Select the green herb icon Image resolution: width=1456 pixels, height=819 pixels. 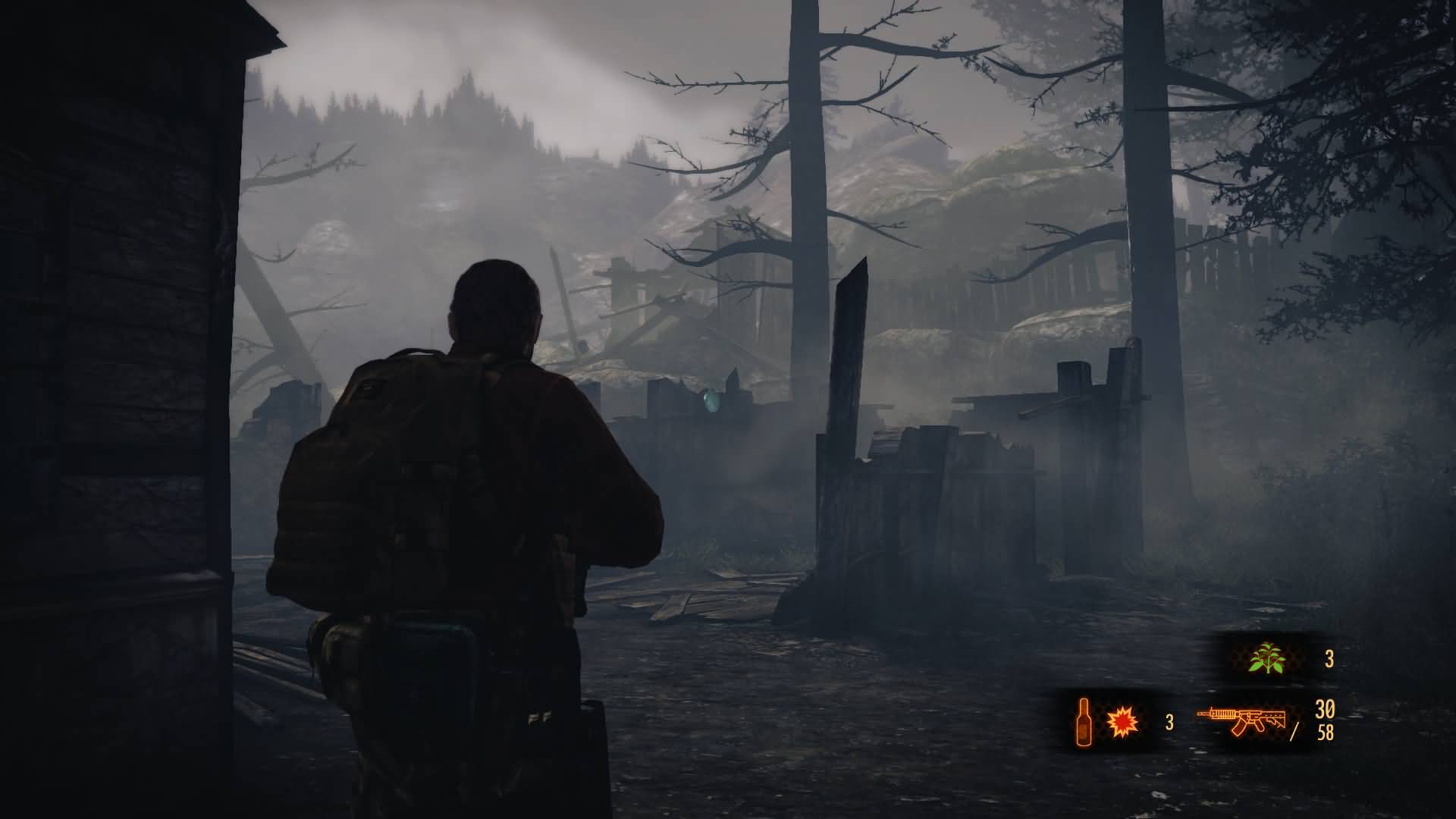(1266, 658)
